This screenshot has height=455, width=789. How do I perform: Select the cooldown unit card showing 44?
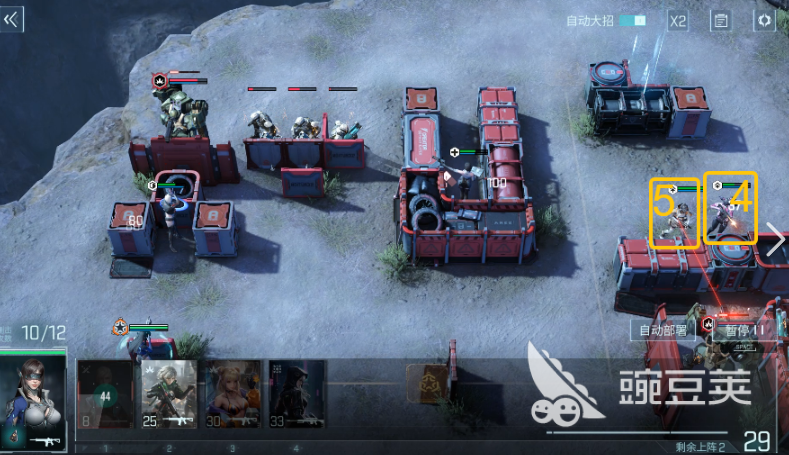point(105,394)
